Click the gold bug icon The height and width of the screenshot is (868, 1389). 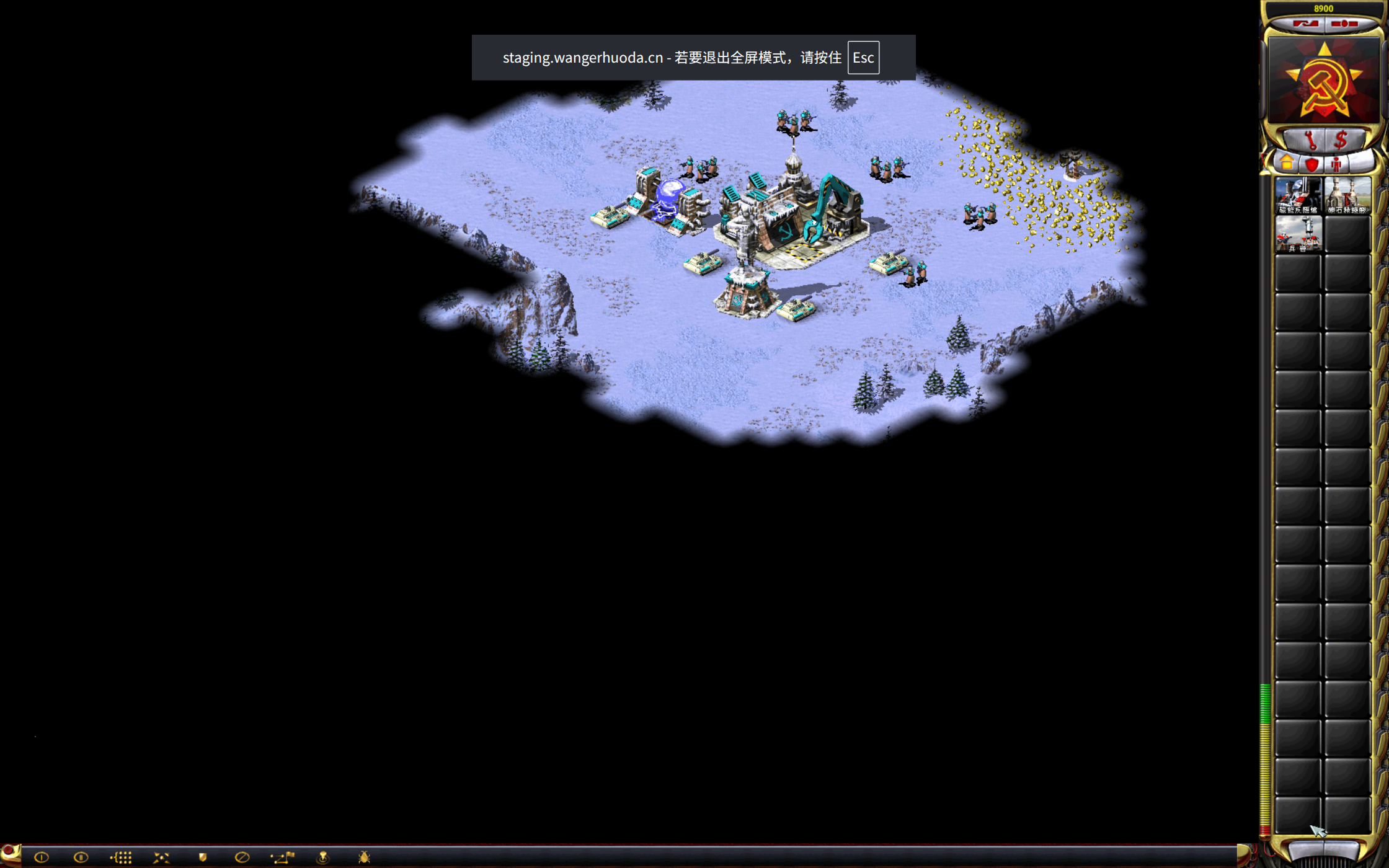click(364, 857)
